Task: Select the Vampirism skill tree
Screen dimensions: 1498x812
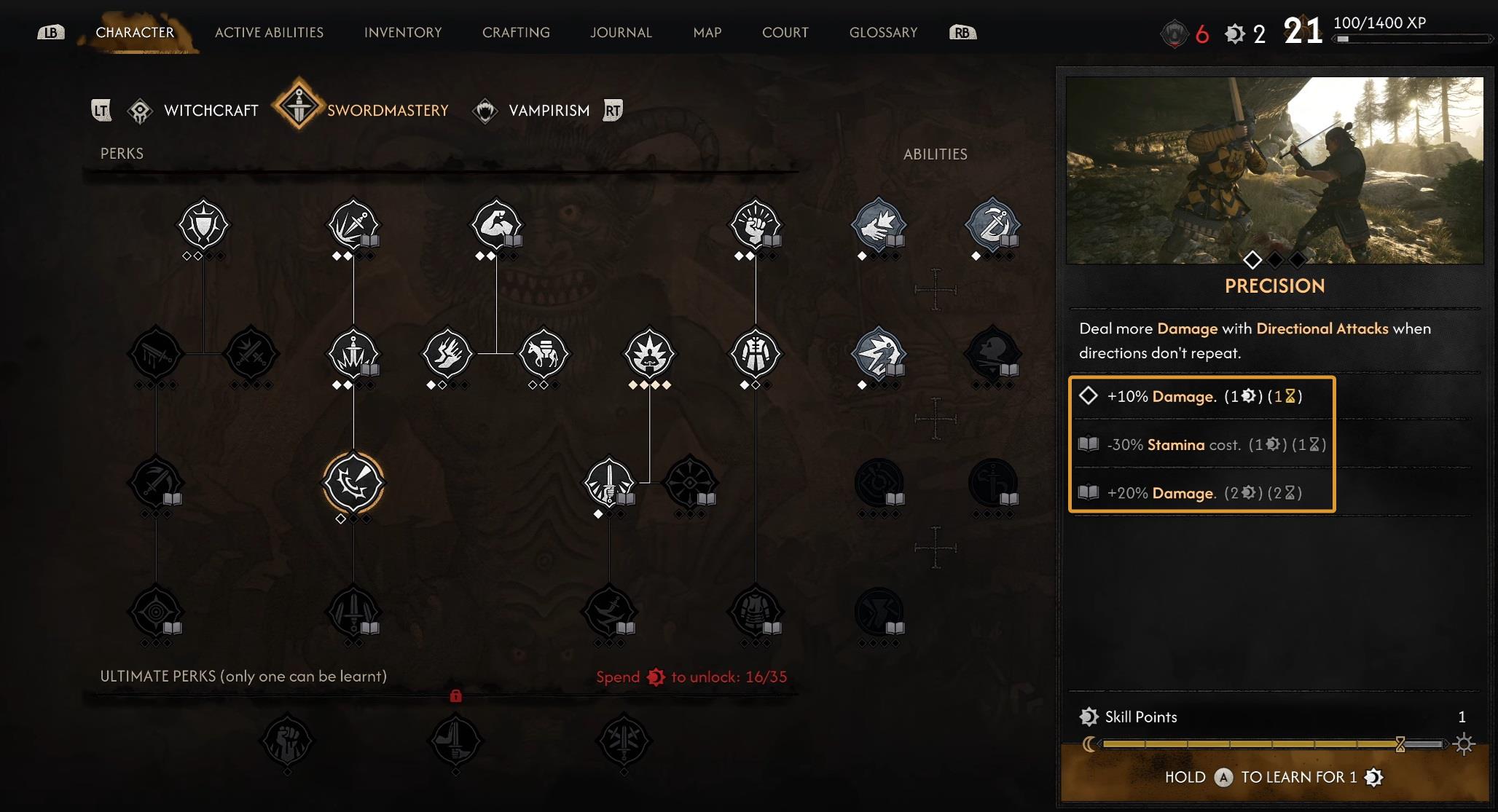Action: point(548,111)
